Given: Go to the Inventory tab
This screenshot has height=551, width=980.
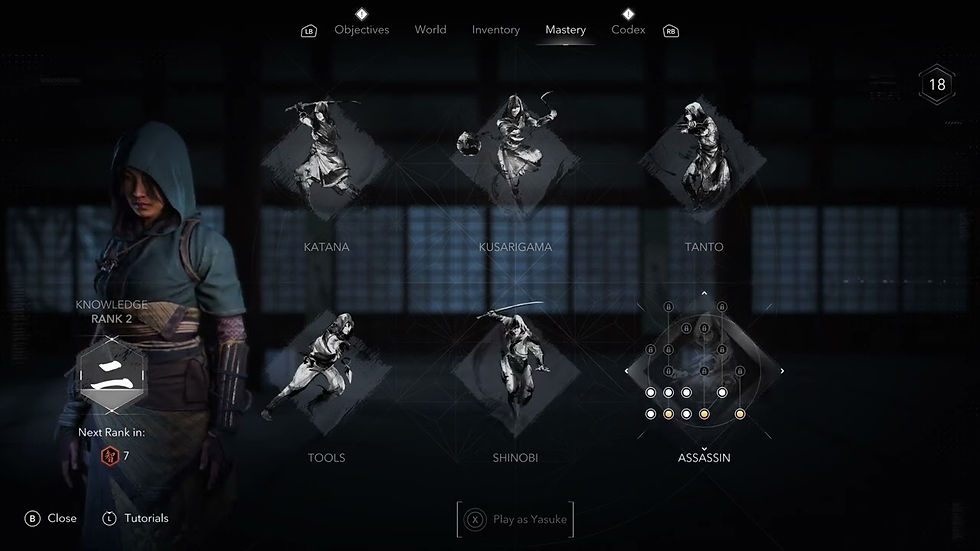Looking at the screenshot, I should click(x=496, y=30).
